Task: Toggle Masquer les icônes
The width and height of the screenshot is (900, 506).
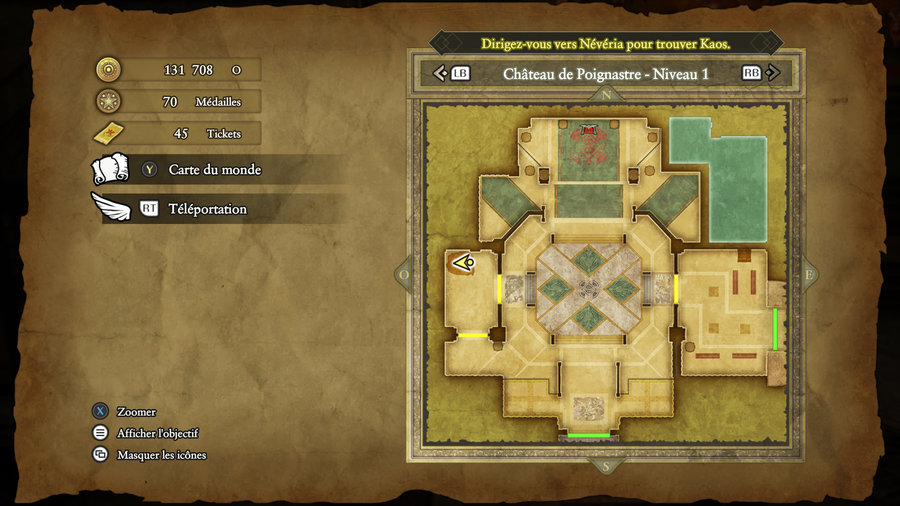Action: pos(161,455)
